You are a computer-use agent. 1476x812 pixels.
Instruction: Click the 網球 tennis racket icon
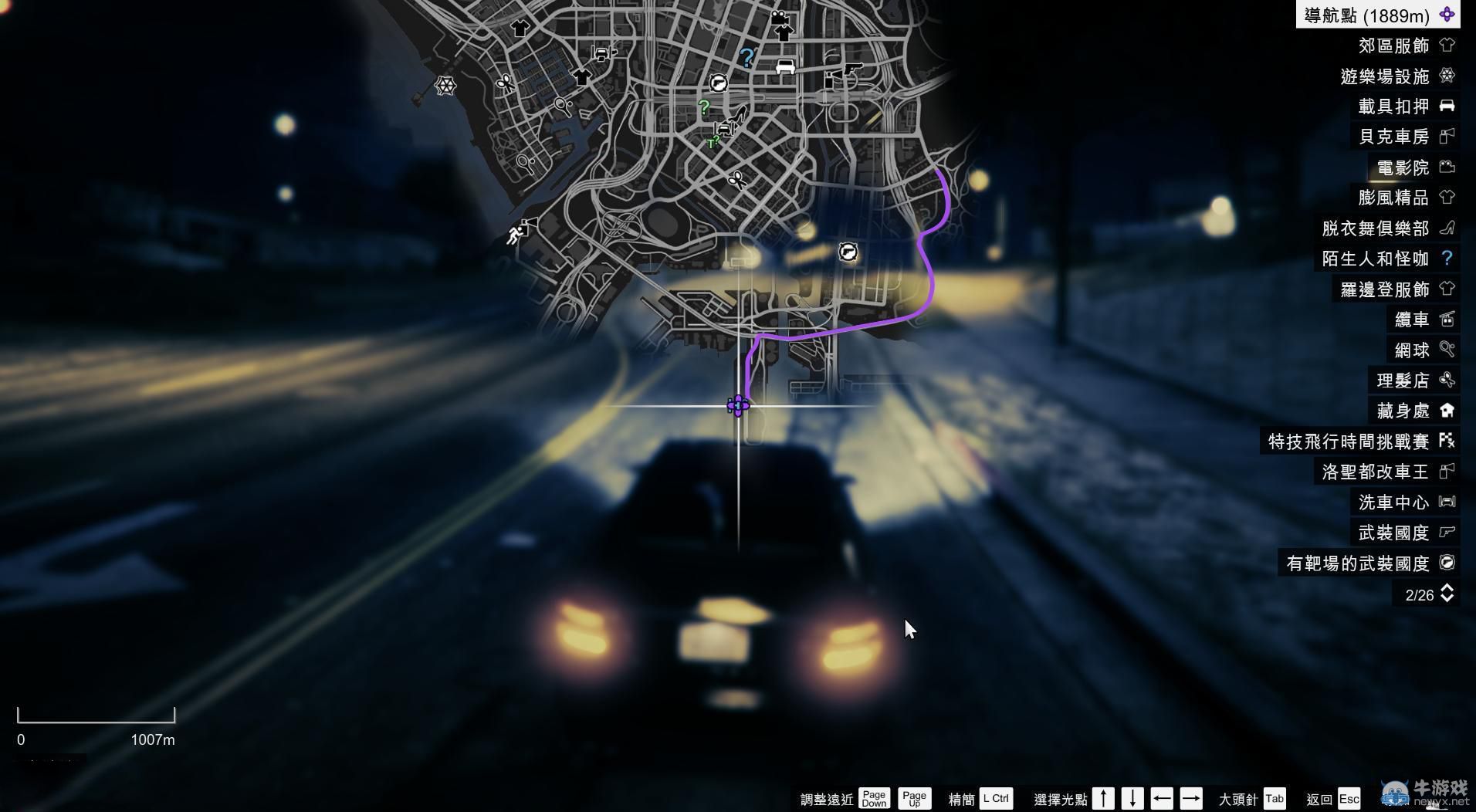(x=1447, y=350)
